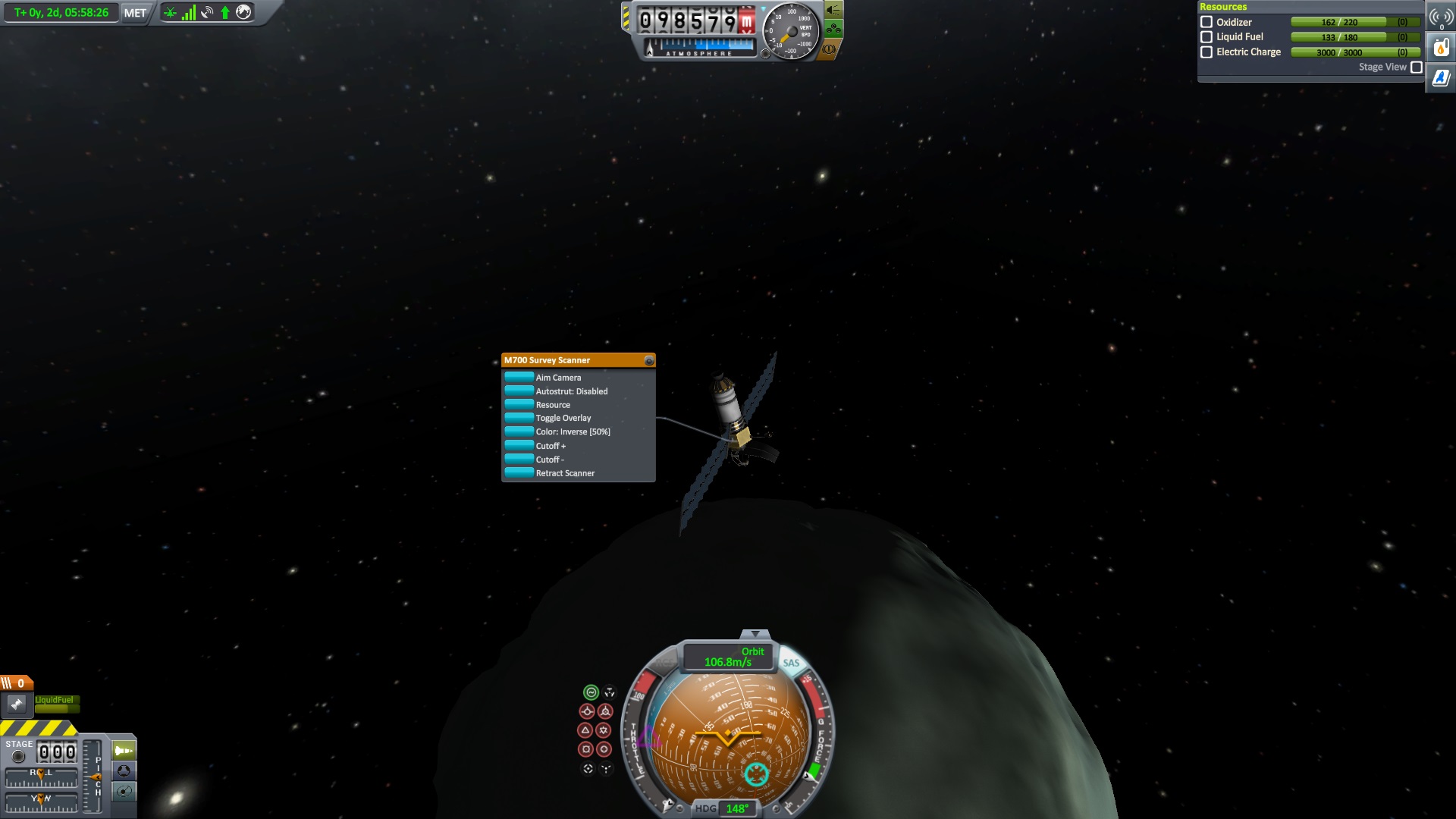Toggle the Stage View checkbox

click(1416, 67)
